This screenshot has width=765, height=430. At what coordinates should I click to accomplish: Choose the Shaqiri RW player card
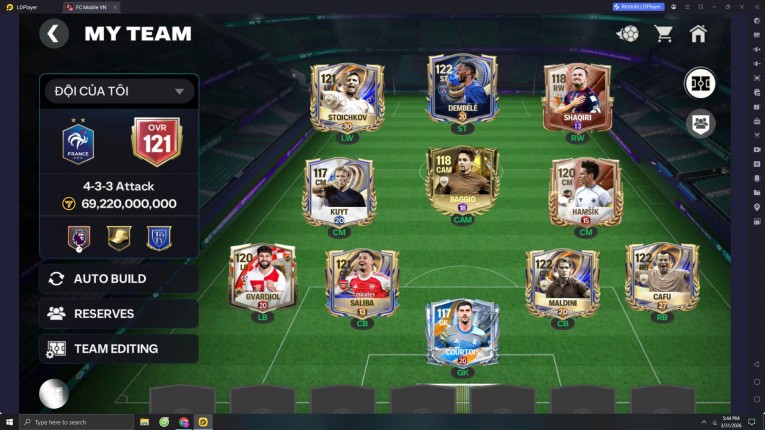(576, 98)
